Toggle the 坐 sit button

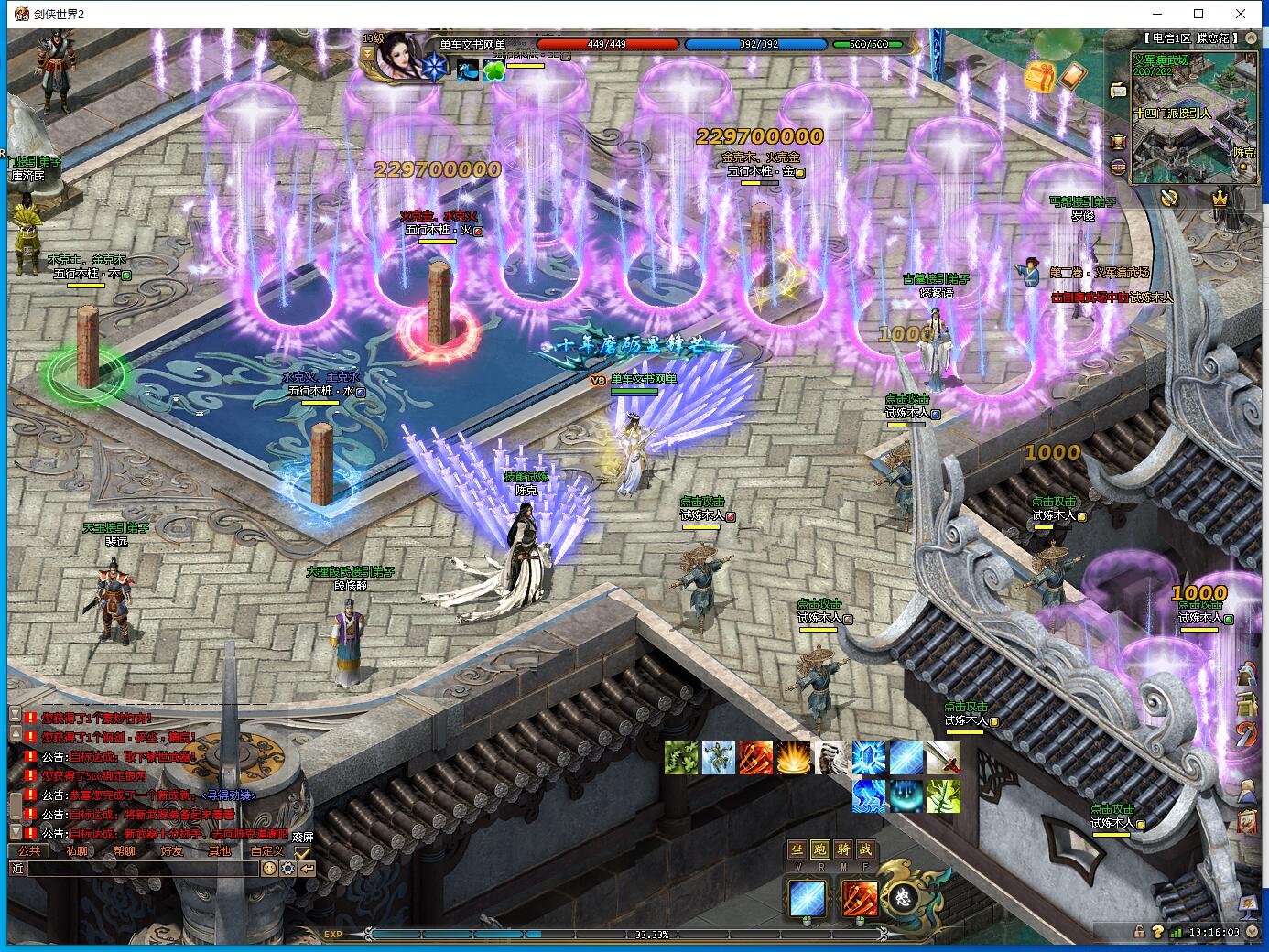[797, 849]
